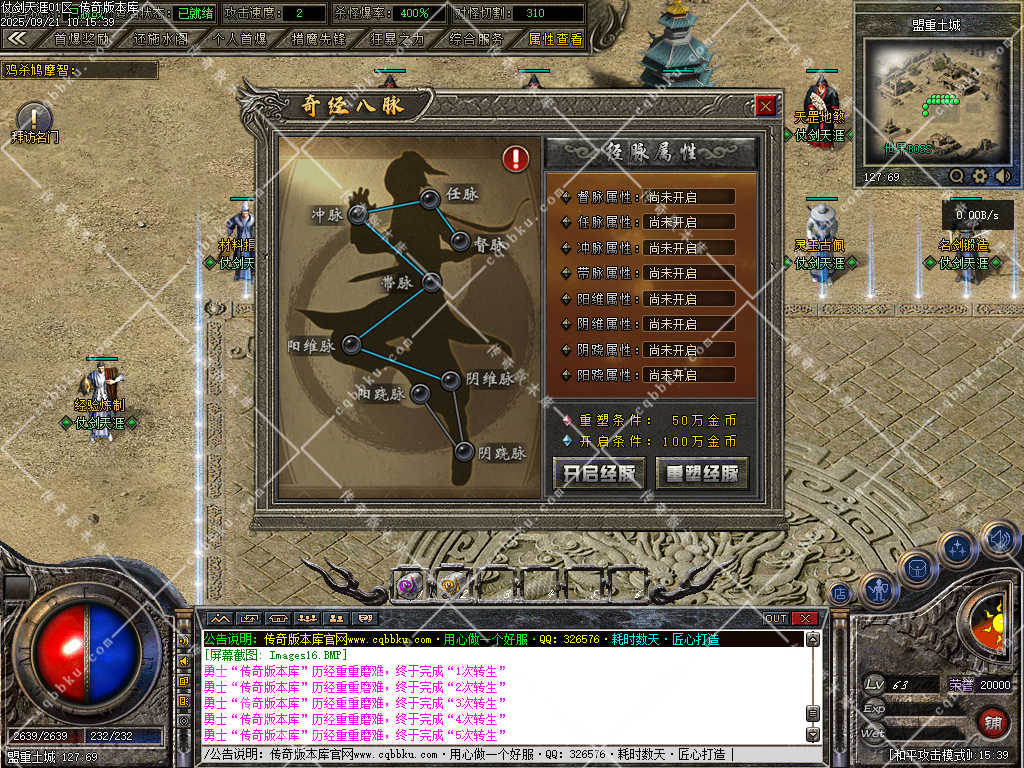Select the 阳维脉 meridian node
Image resolution: width=1024 pixels, height=768 pixels.
point(352,345)
